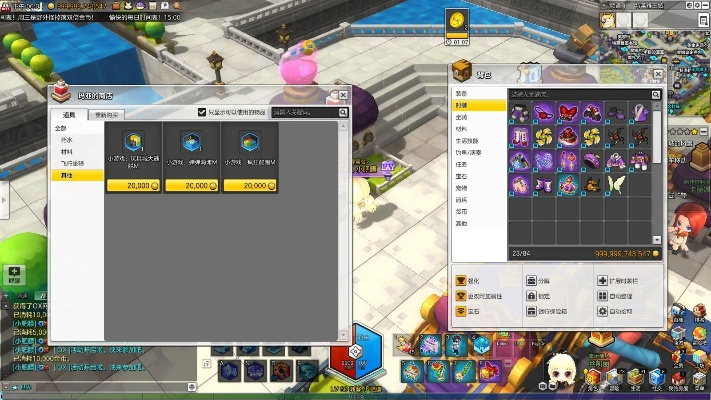This screenshot has width=711, height=400.
Task: Choose the 材料 shop category
Action: (67, 152)
